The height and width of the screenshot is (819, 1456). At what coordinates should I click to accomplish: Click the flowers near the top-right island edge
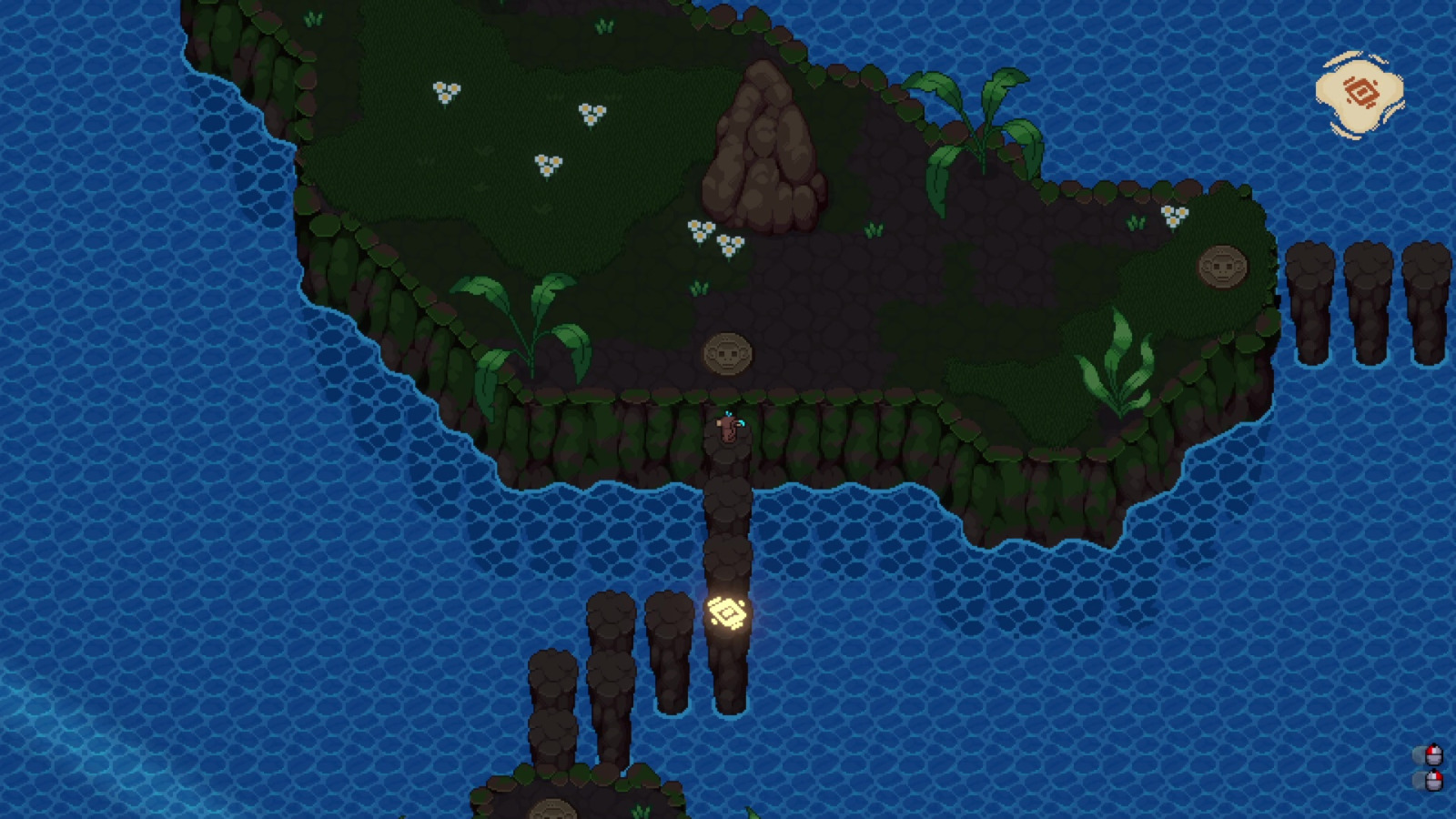1173,217
